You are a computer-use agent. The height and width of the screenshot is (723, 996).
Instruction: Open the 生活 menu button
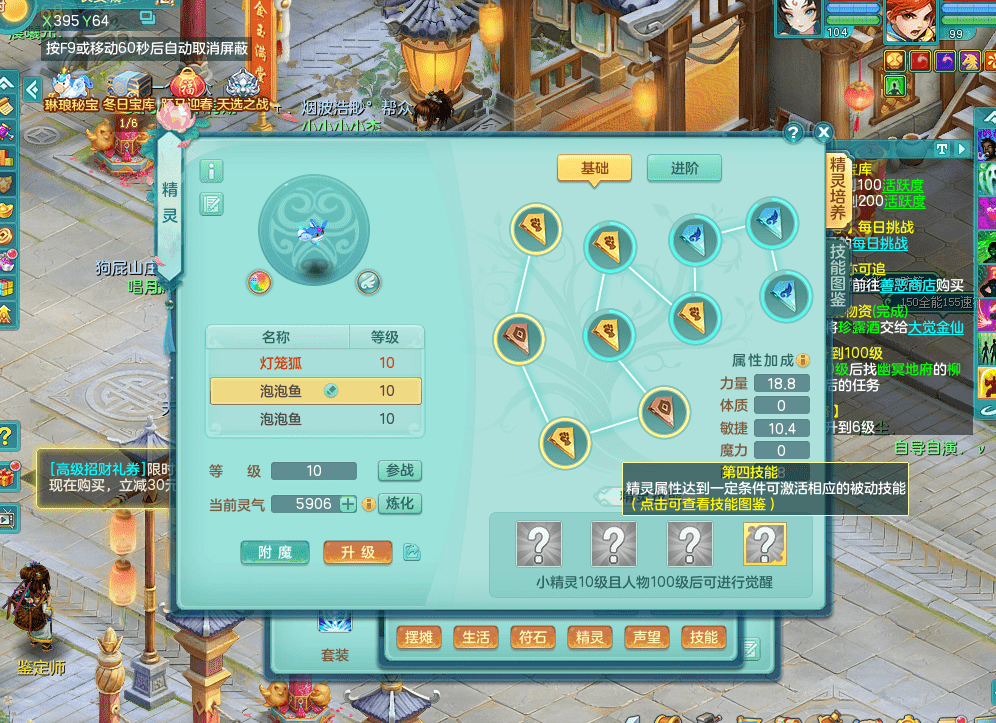476,637
